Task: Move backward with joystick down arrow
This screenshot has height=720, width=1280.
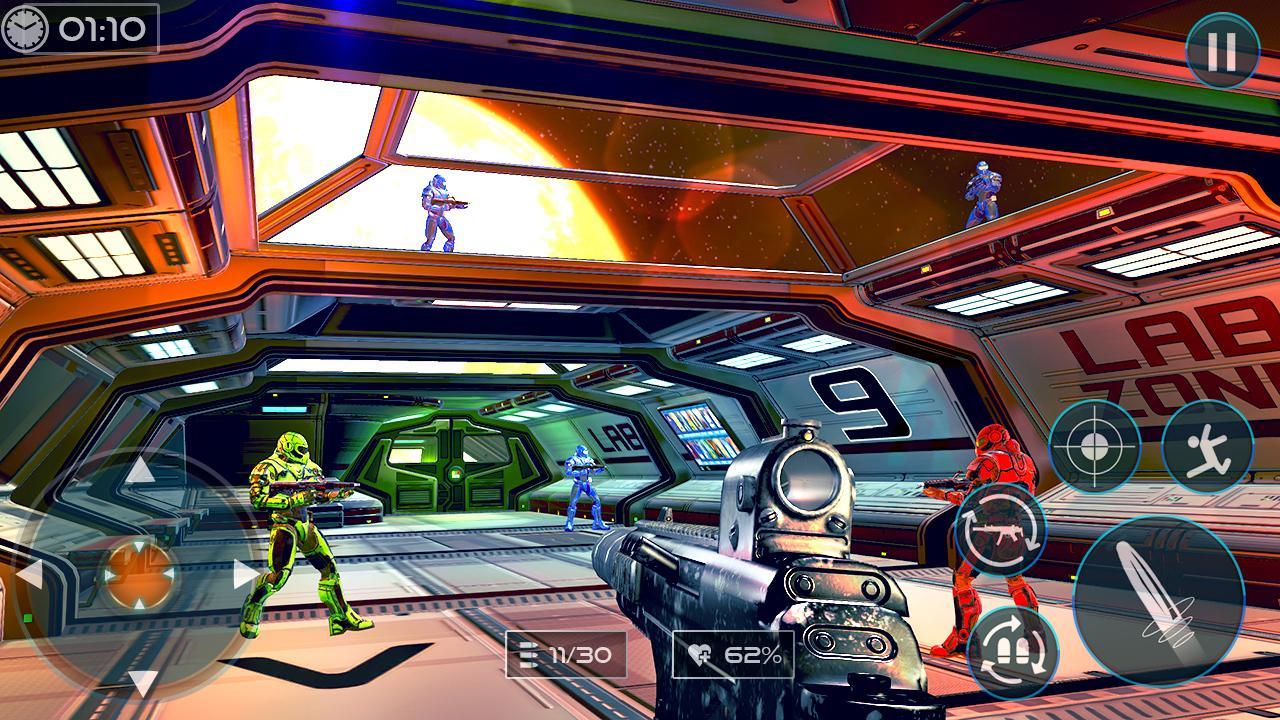Action: point(141,682)
